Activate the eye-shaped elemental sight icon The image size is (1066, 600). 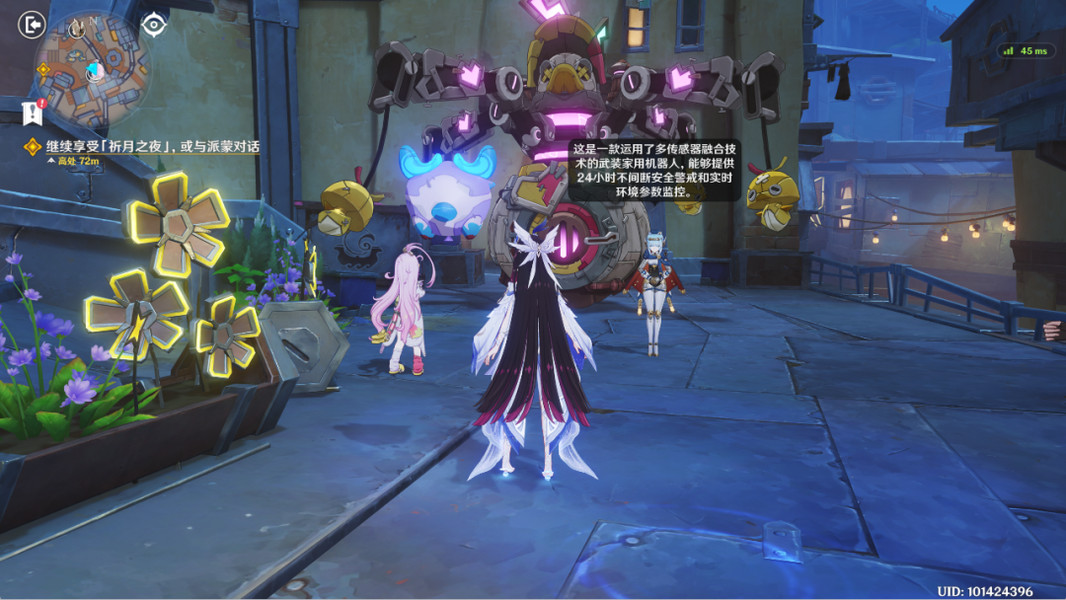click(x=153, y=24)
